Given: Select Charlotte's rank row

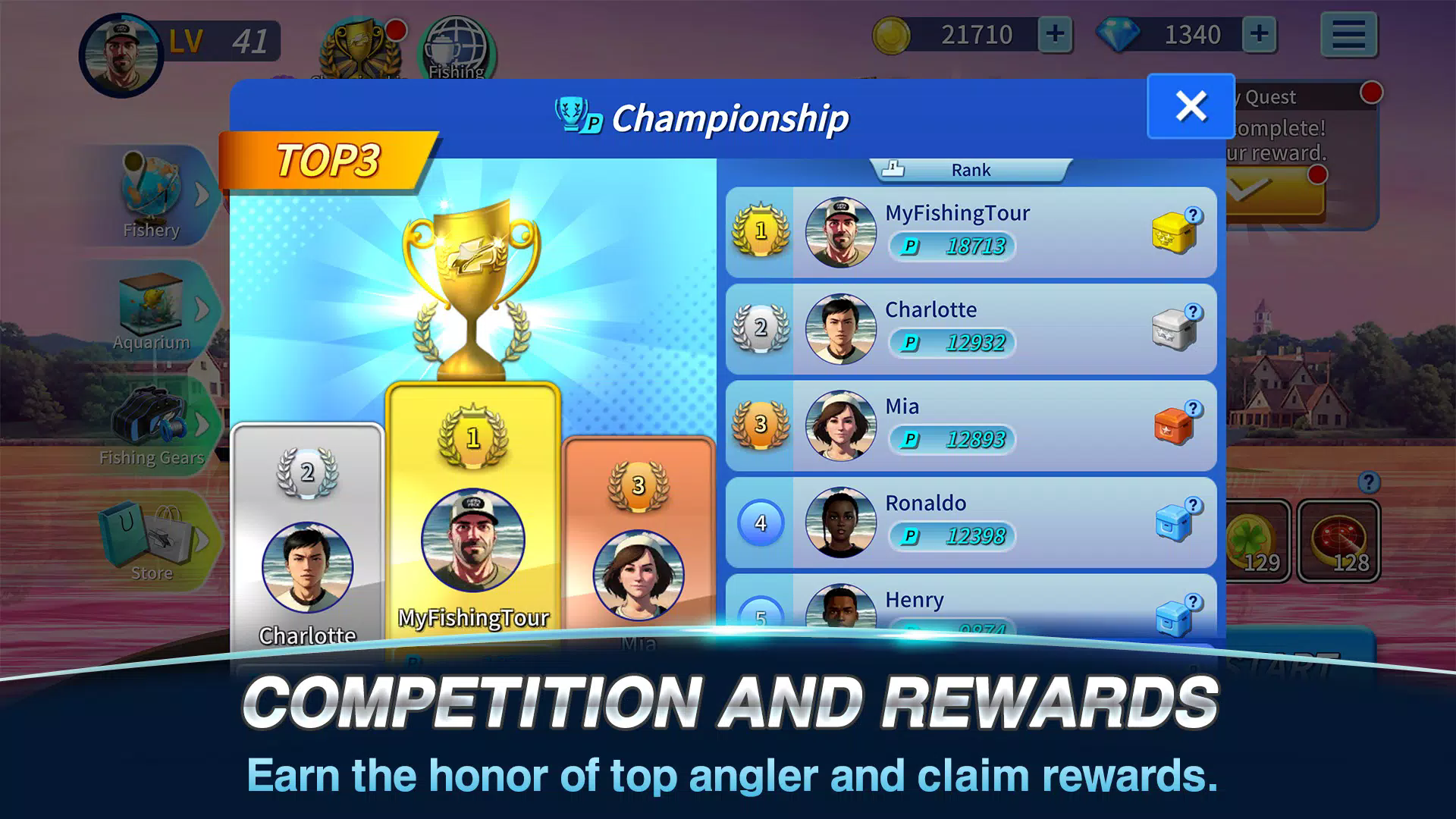Looking at the screenshot, I should pyautogui.click(x=971, y=329).
